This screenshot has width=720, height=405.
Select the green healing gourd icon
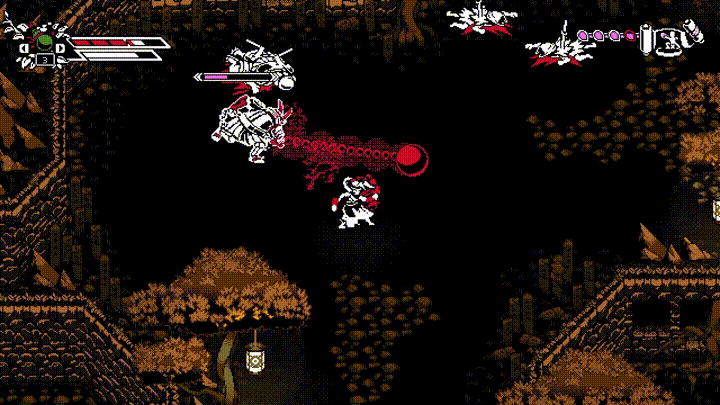(x=44, y=42)
